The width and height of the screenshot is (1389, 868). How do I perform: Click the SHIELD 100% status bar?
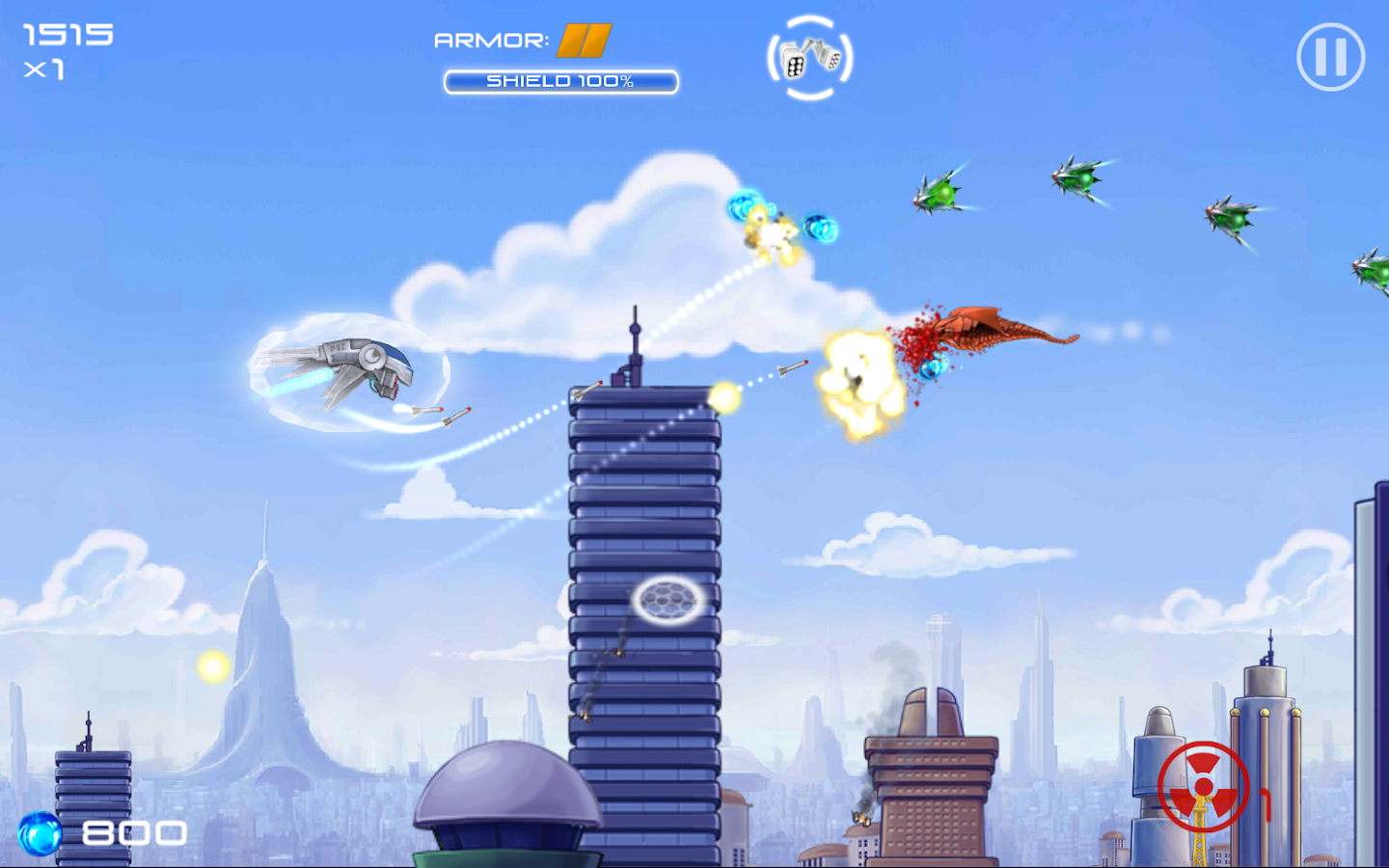[x=559, y=82]
